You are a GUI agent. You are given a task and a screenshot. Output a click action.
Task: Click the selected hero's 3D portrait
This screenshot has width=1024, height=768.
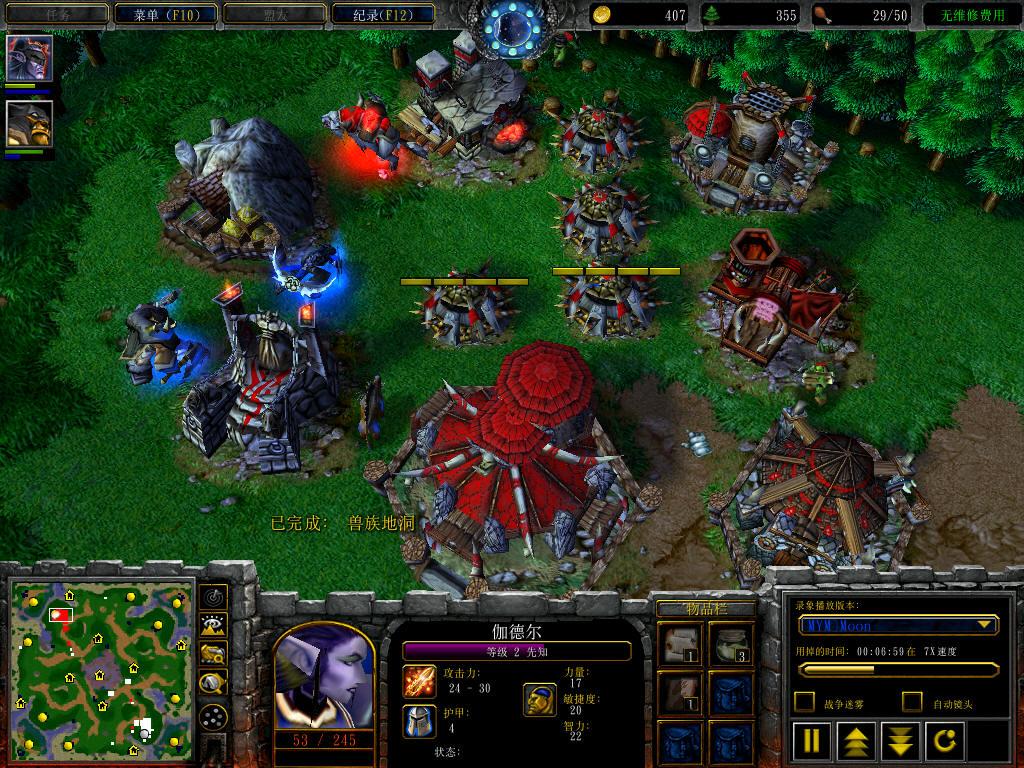pyautogui.click(x=323, y=682)
